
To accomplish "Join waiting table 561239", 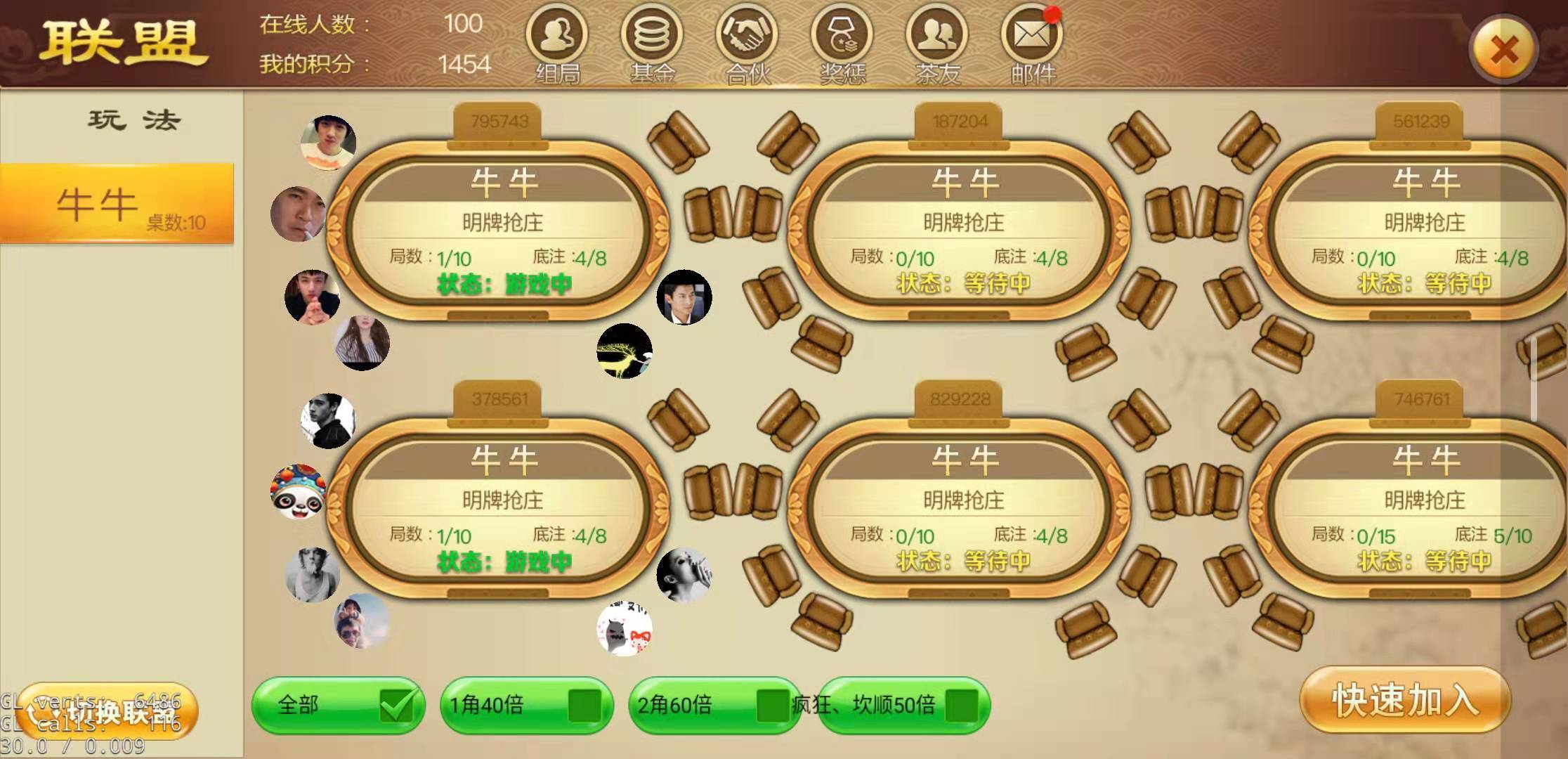I will [1424, 232].
